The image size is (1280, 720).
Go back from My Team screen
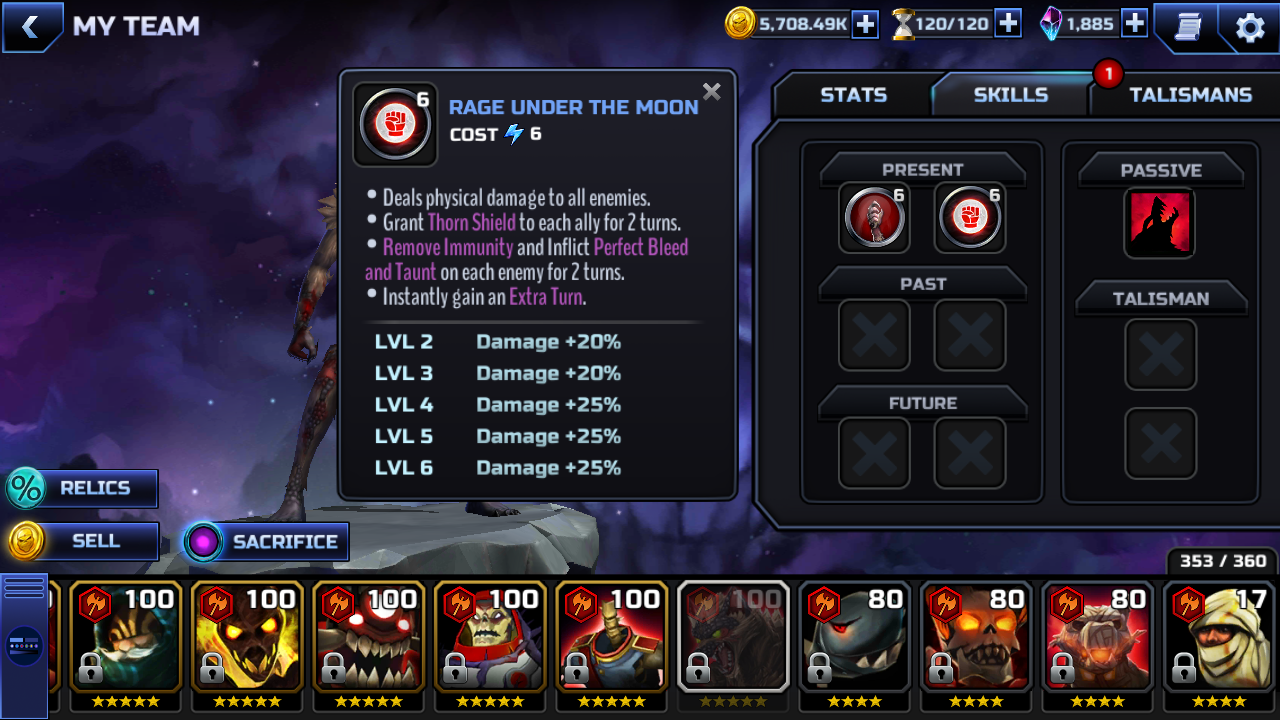click(x=31, y=27)
